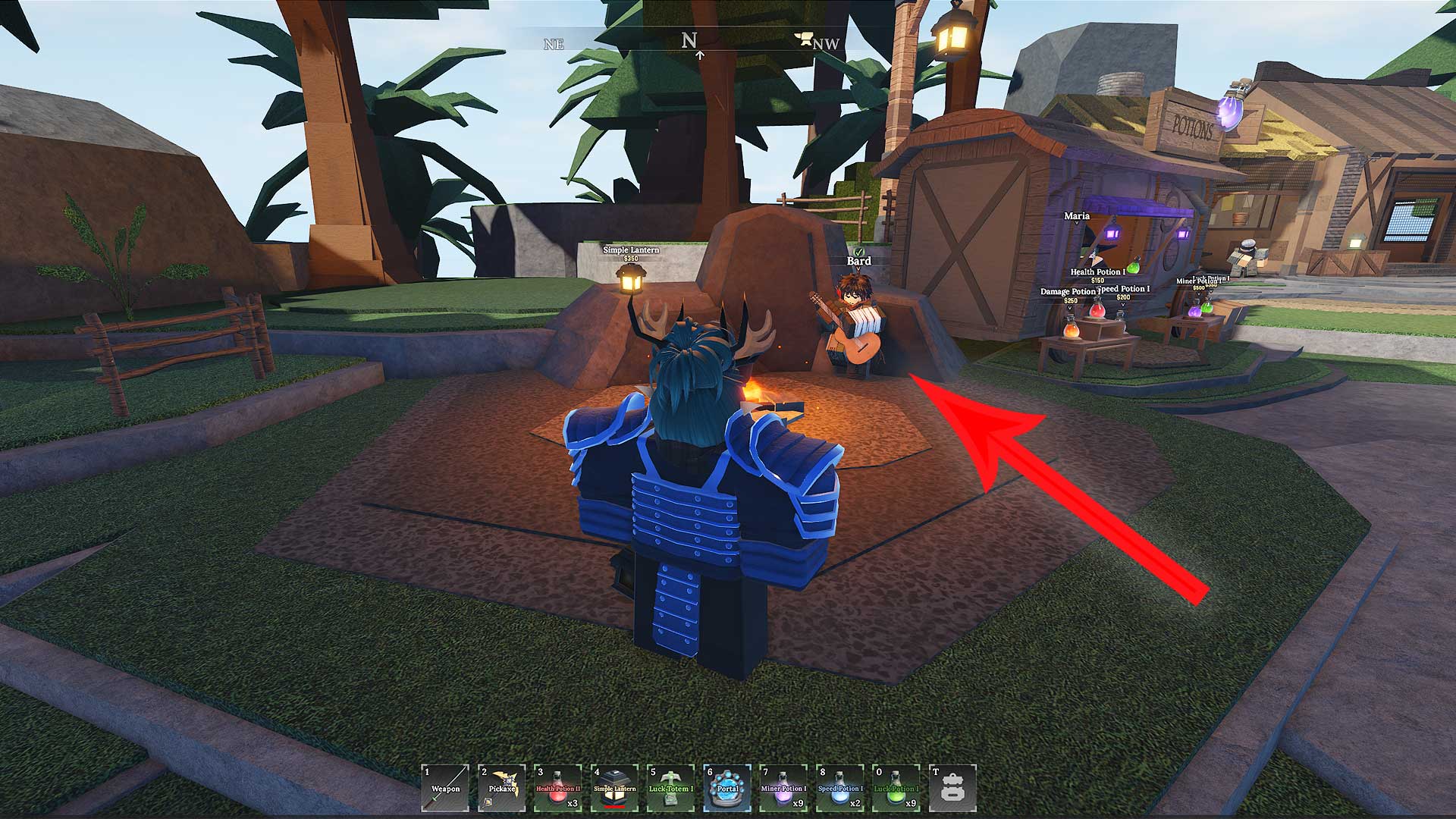
Task: Open the dropdown arrow under Maria's name
Action: coord(1076,222)
